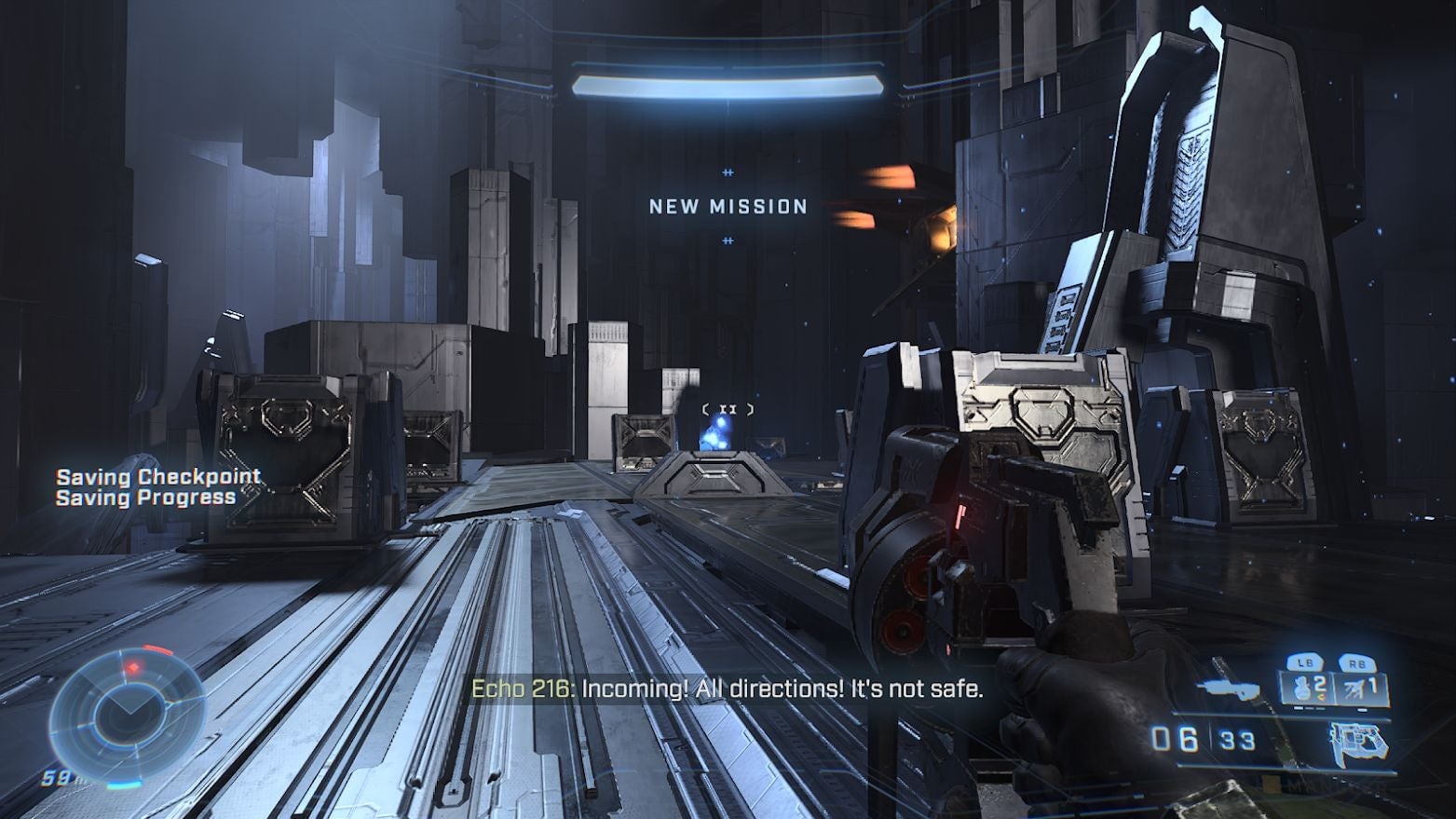Viewport: 1456px width, 819px height.
Task: Toggle the RB button prompt
Action: pos(1358,662)
